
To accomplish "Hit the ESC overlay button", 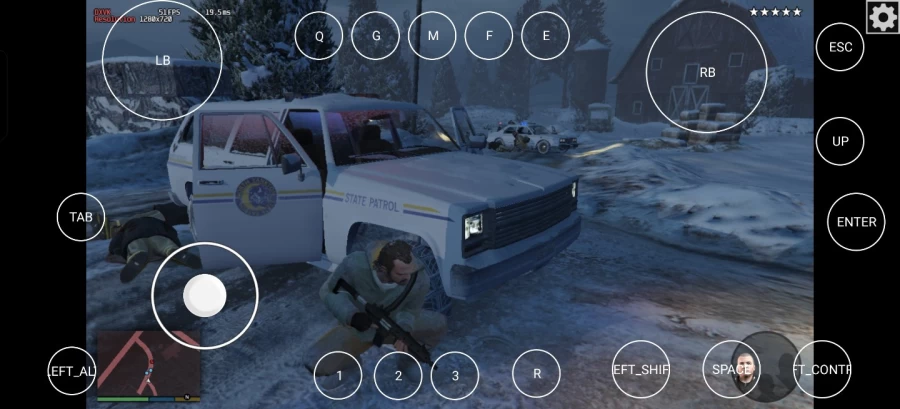I will click(840, 46).
